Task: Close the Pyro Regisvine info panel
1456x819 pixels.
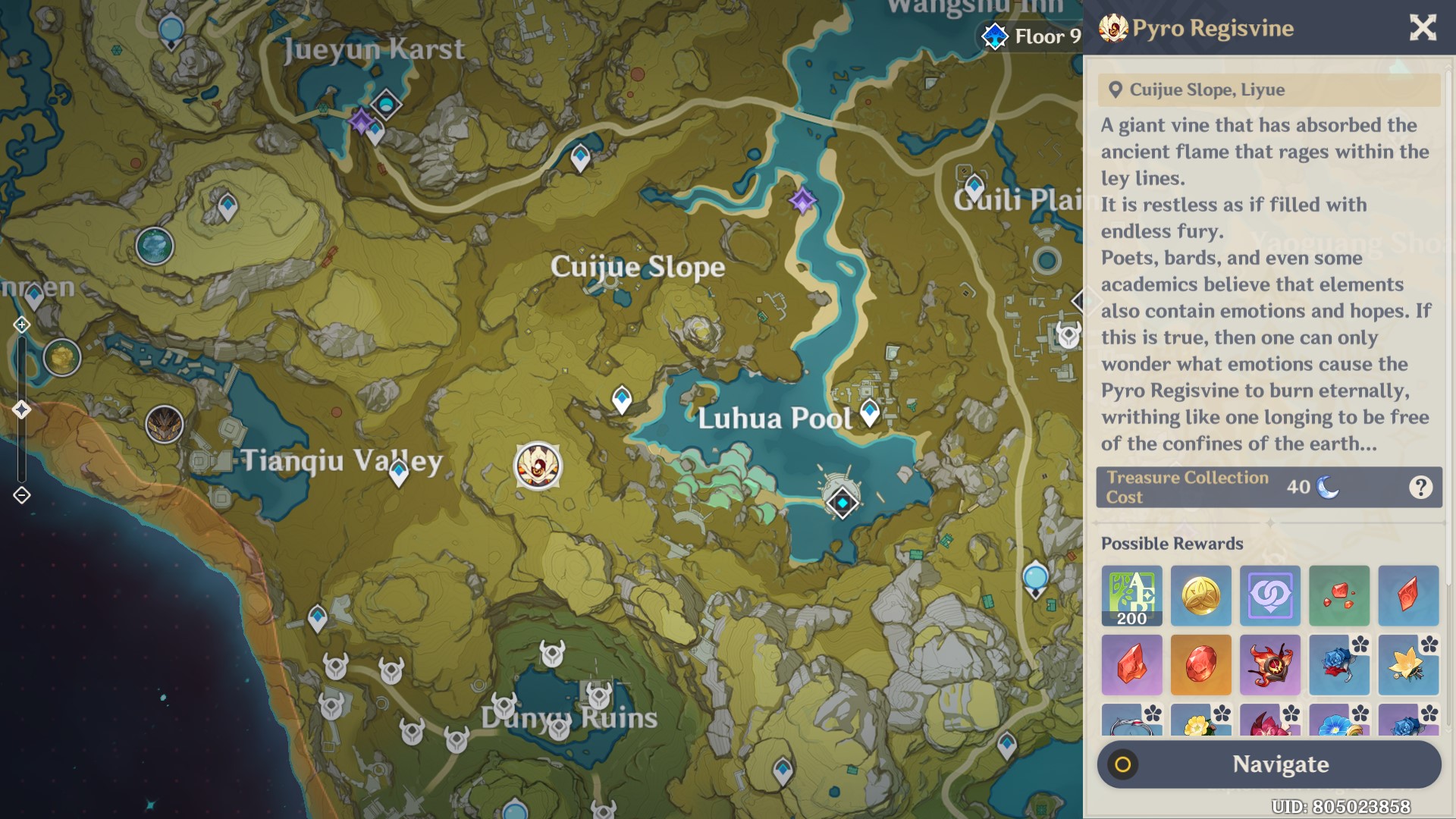Action: pyautogui.click(x=1423, y=28)
